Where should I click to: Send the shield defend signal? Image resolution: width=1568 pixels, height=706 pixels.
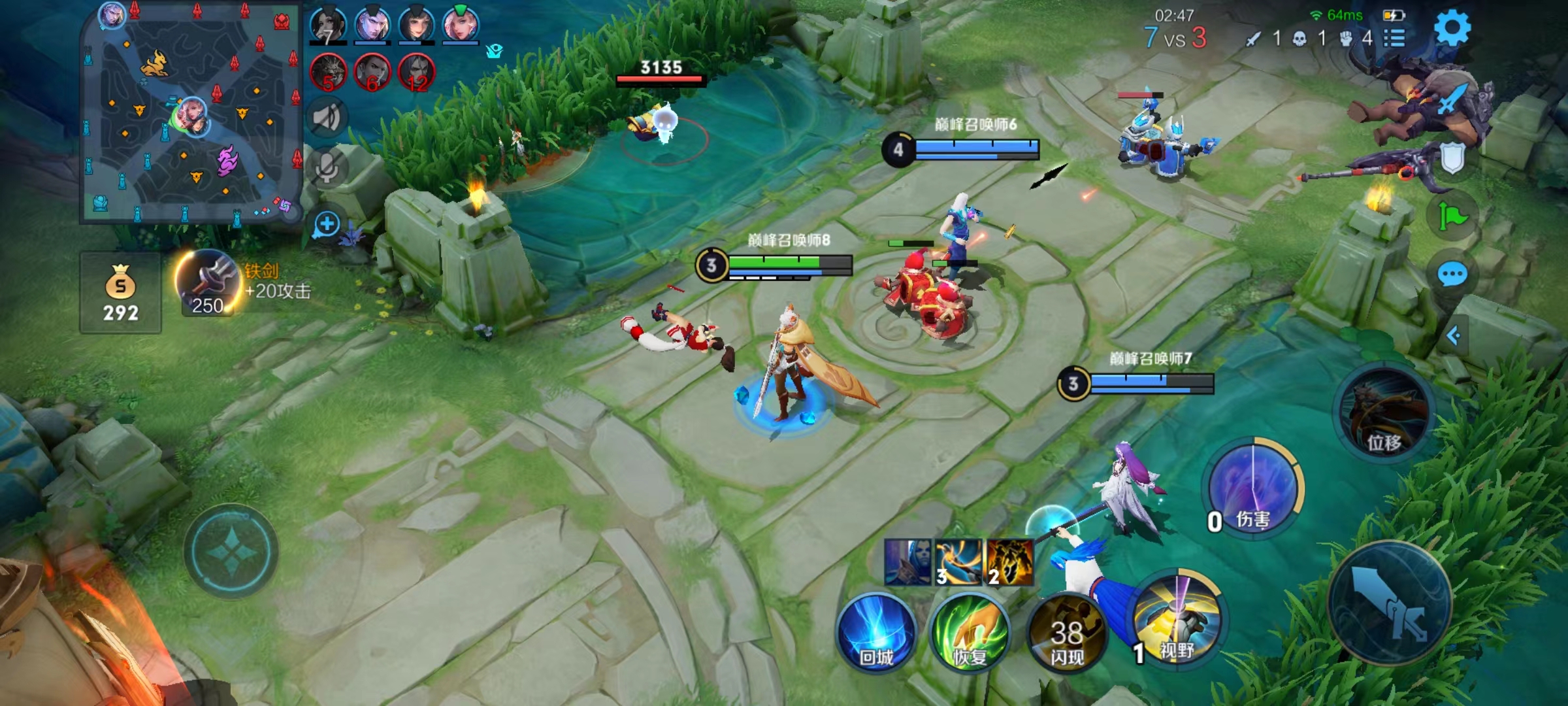point(1452,158)
